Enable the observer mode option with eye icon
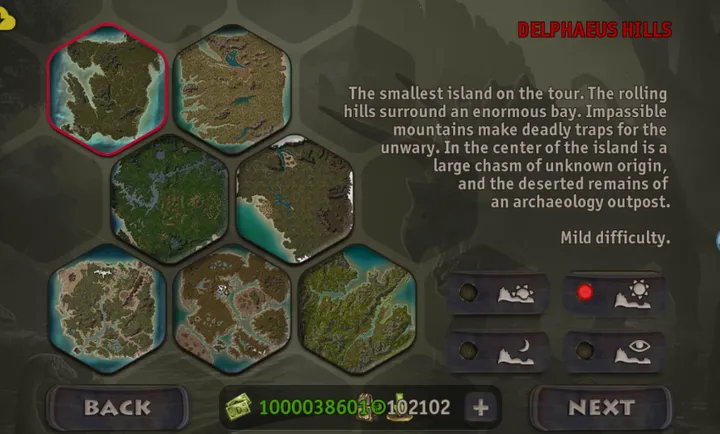 pyautogui.click(x=616, y=351)
